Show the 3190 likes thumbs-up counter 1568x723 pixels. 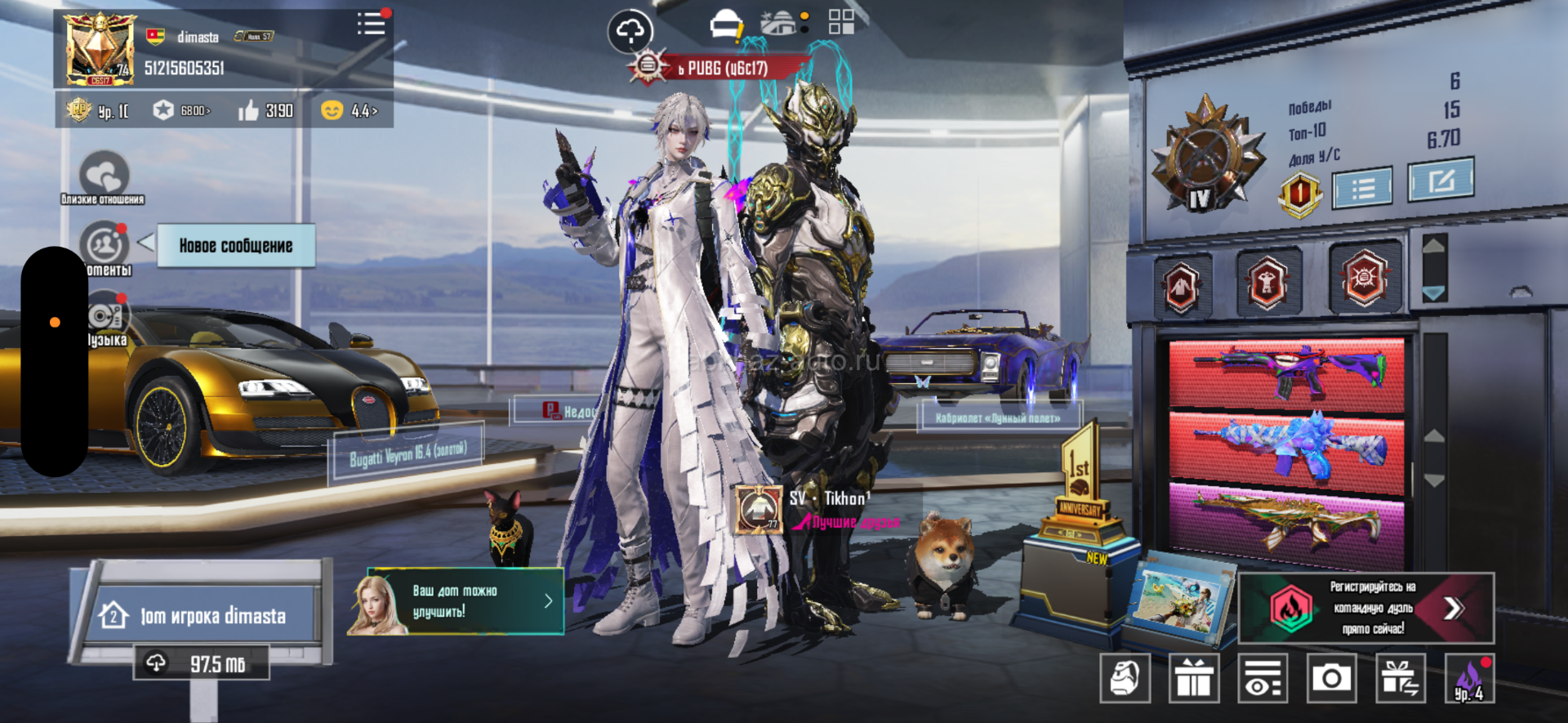266,110
